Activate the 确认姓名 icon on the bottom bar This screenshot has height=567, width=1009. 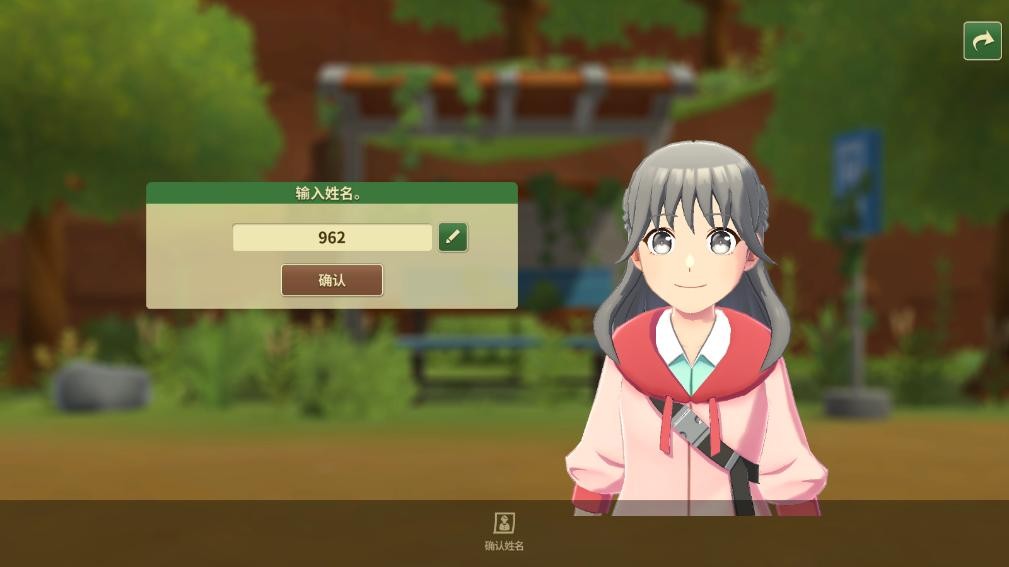[x=504, y=523]
